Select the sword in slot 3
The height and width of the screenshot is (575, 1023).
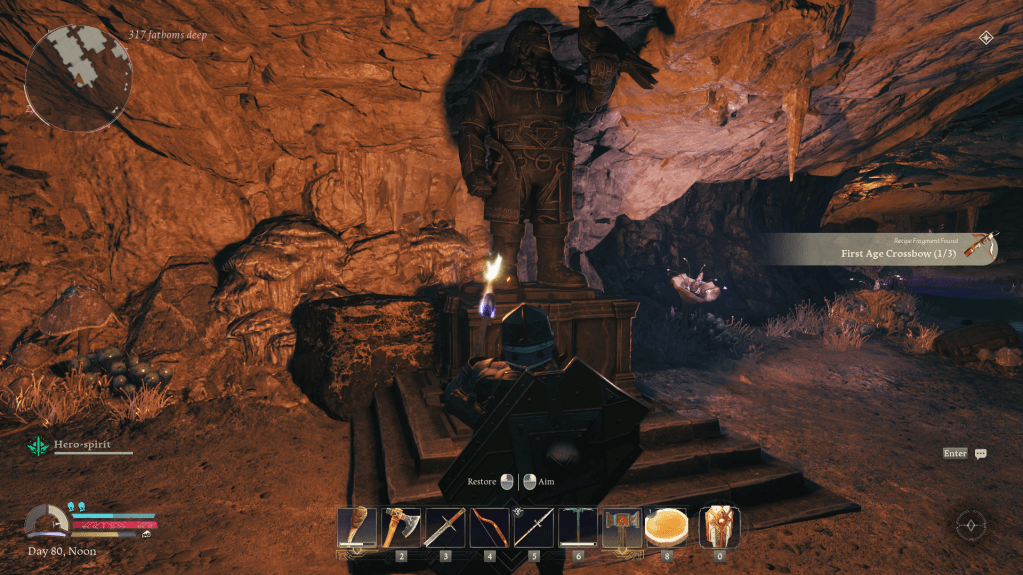(x=445, y=527)
